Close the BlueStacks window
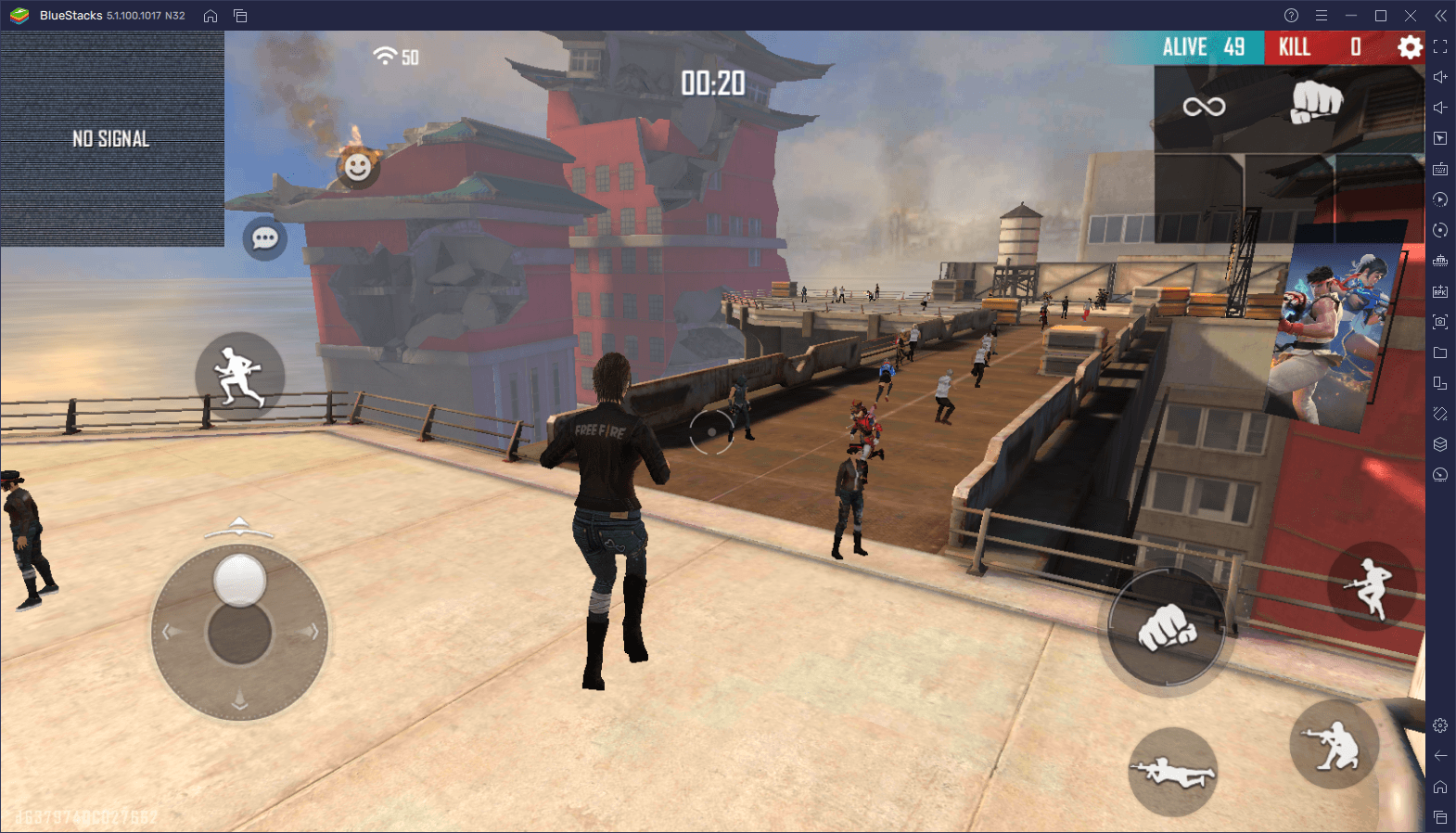1456x833 pixels. tap(1410, 16)
